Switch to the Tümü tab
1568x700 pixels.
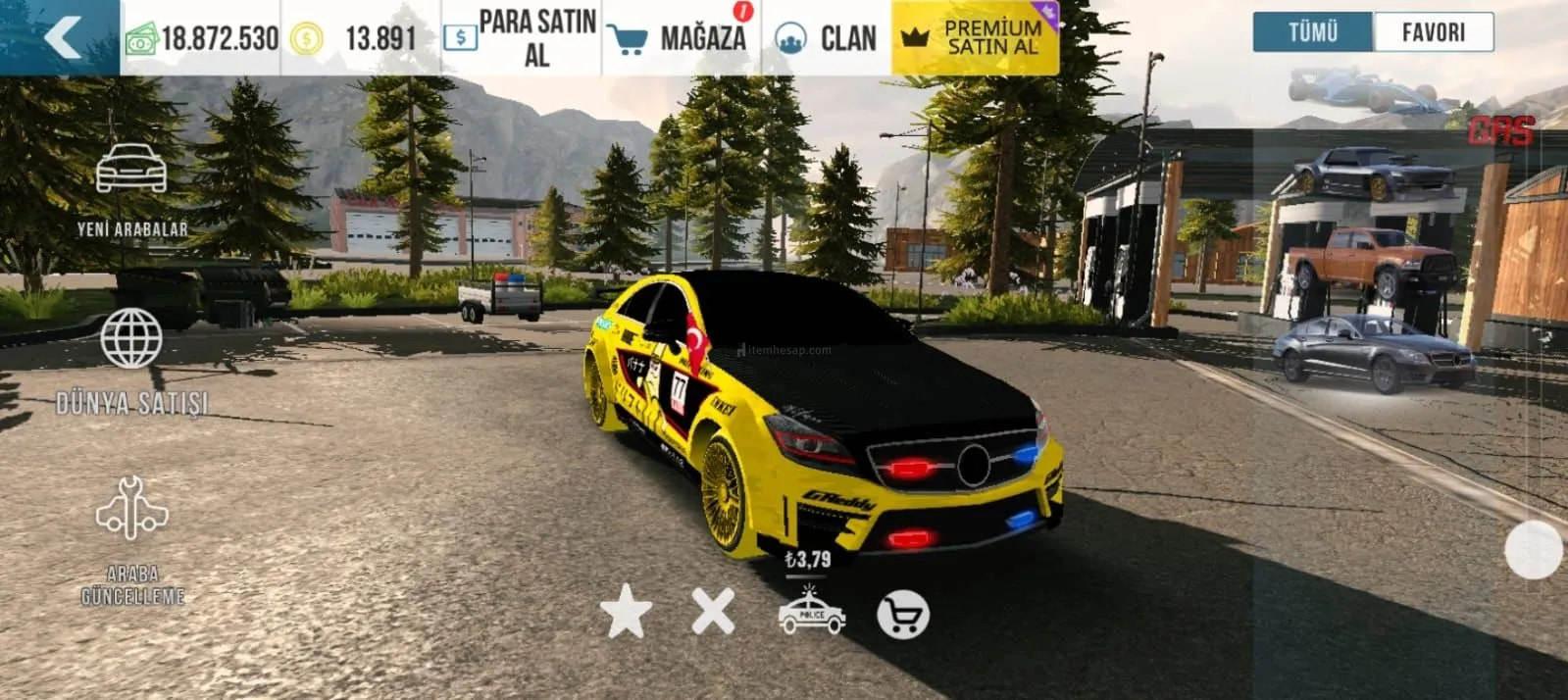pos(1313,32)
